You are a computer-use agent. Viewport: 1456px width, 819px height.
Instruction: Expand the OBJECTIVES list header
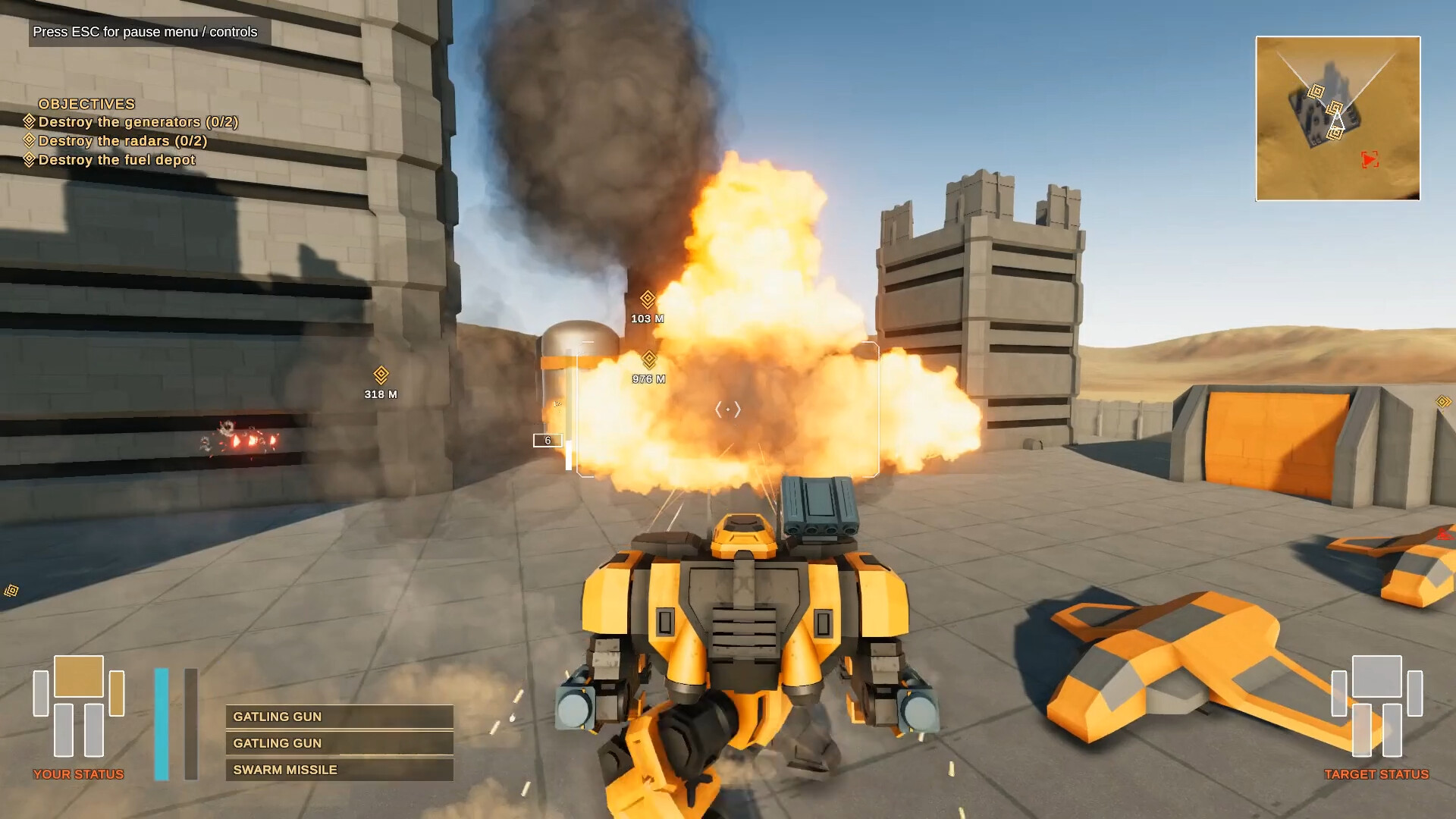[87, 104]
